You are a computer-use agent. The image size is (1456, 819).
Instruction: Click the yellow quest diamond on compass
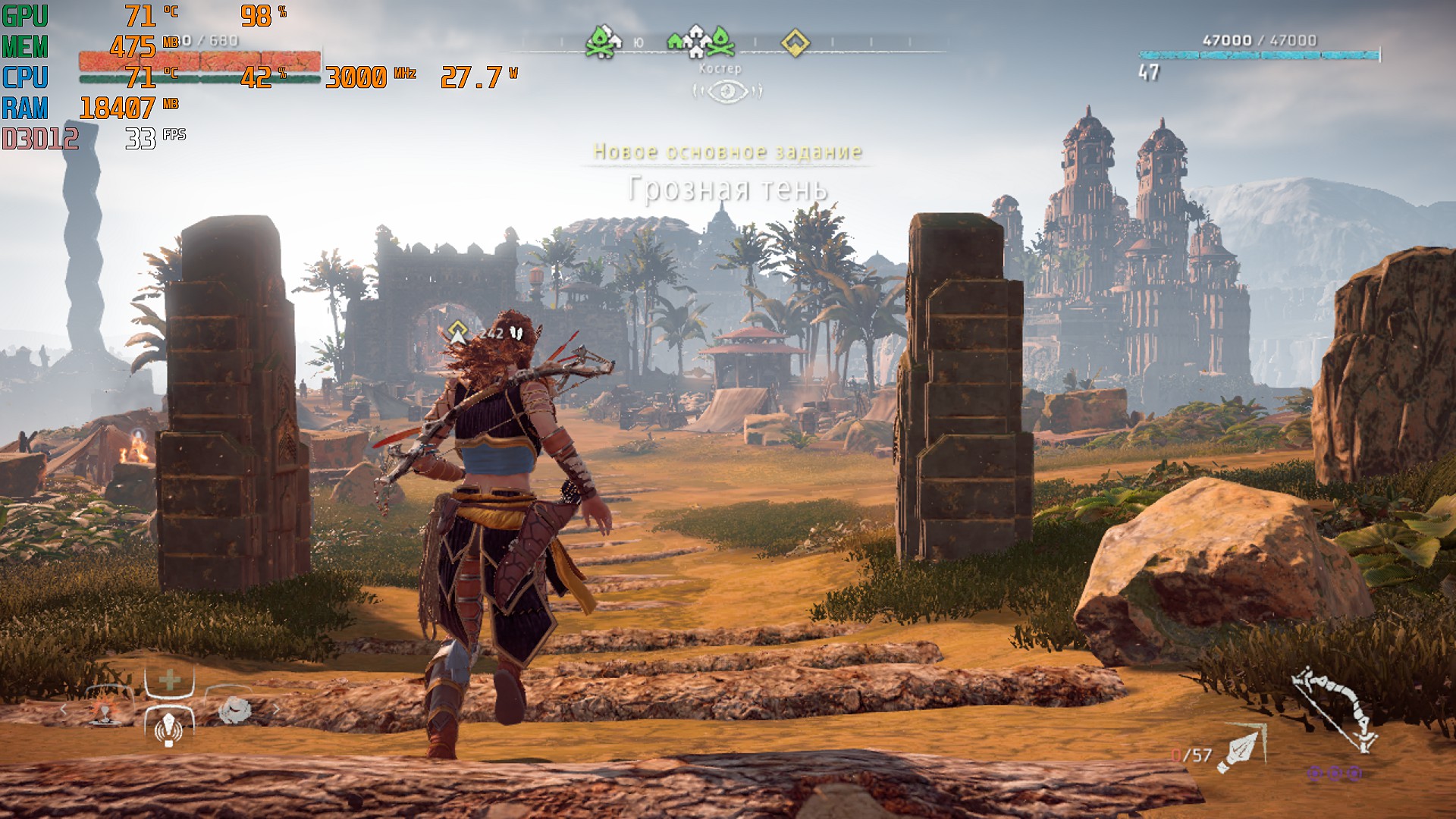tap(795, 42)
